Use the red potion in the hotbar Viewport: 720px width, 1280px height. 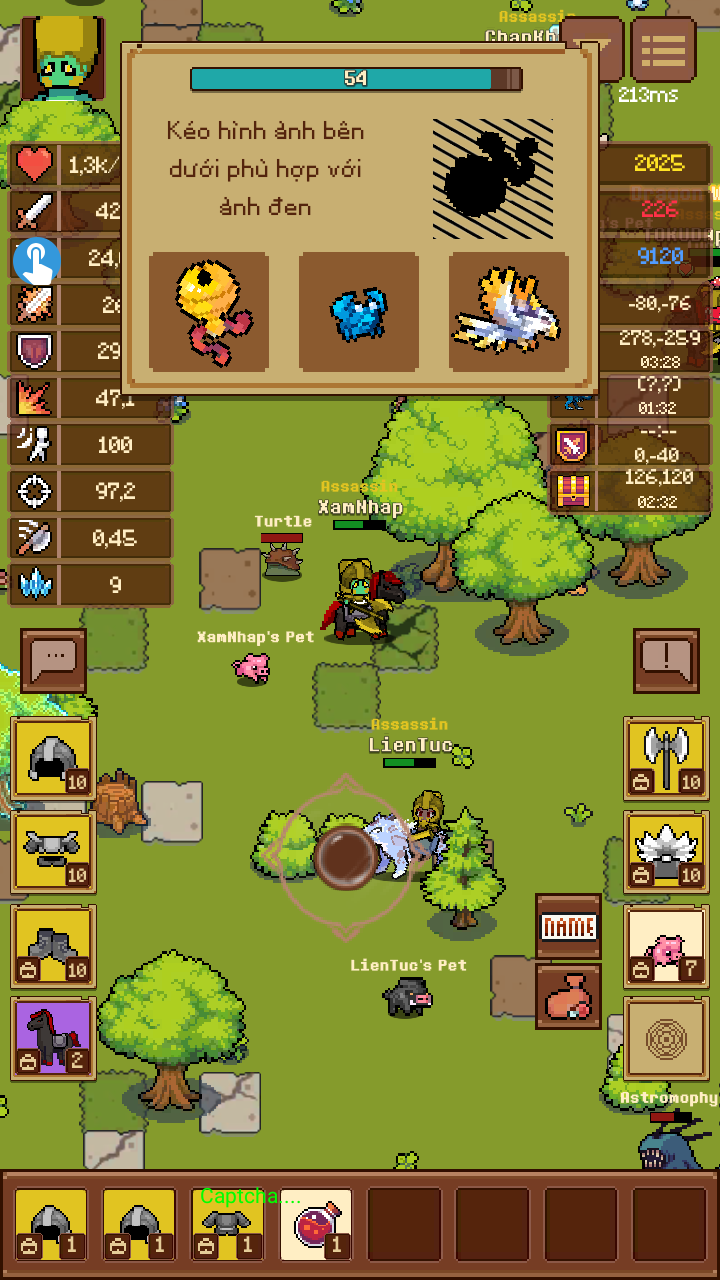[316, 1224]
